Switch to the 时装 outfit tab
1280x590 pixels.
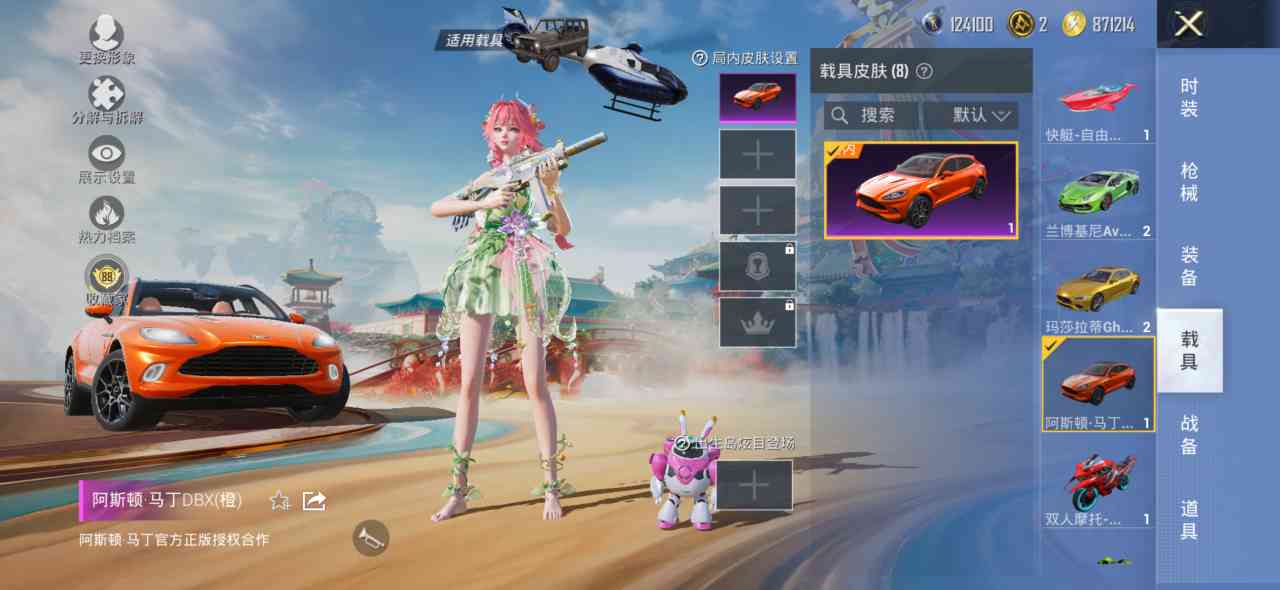coord(1189,98)
